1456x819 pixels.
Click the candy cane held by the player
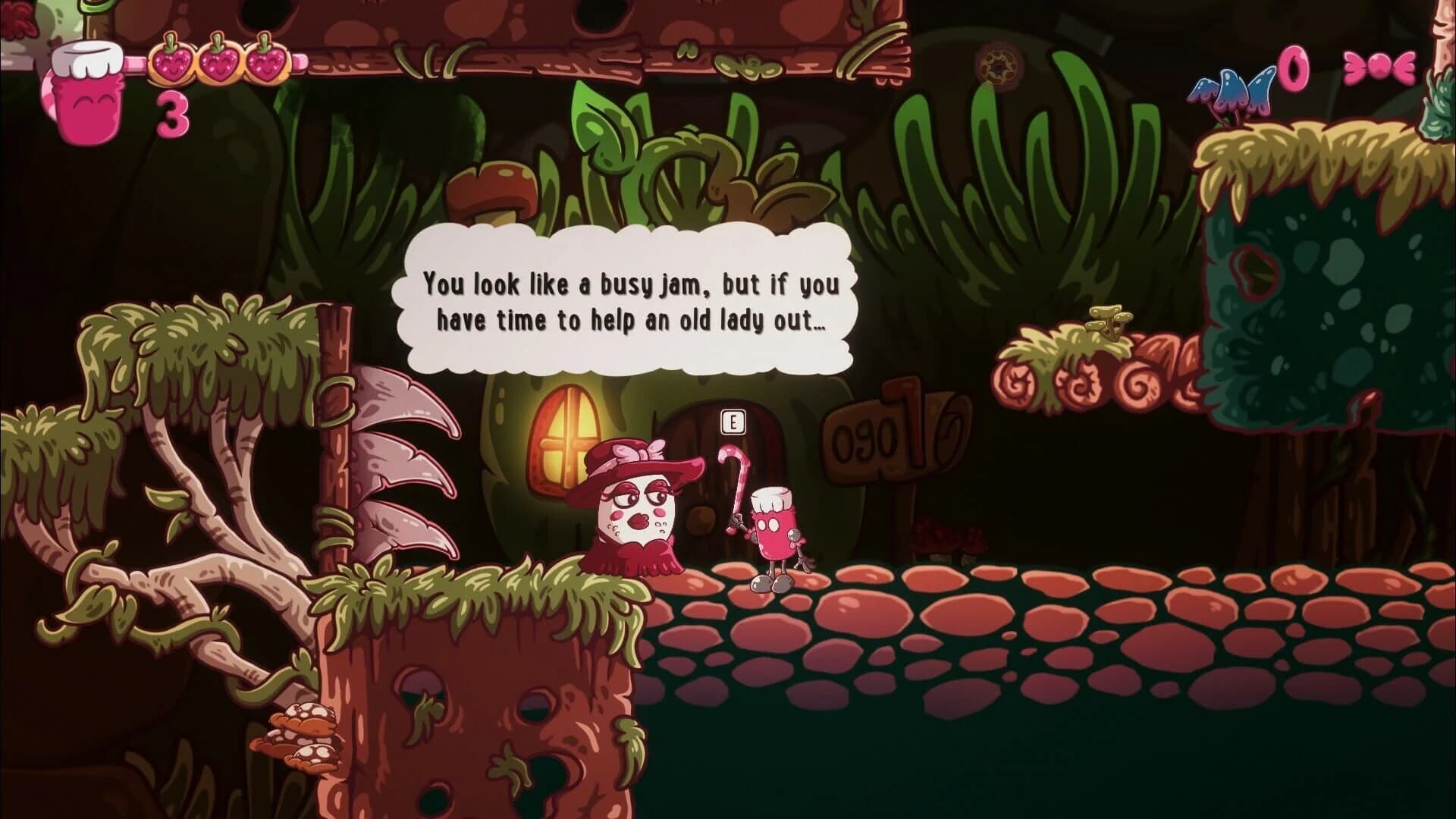tap(736, 478)
